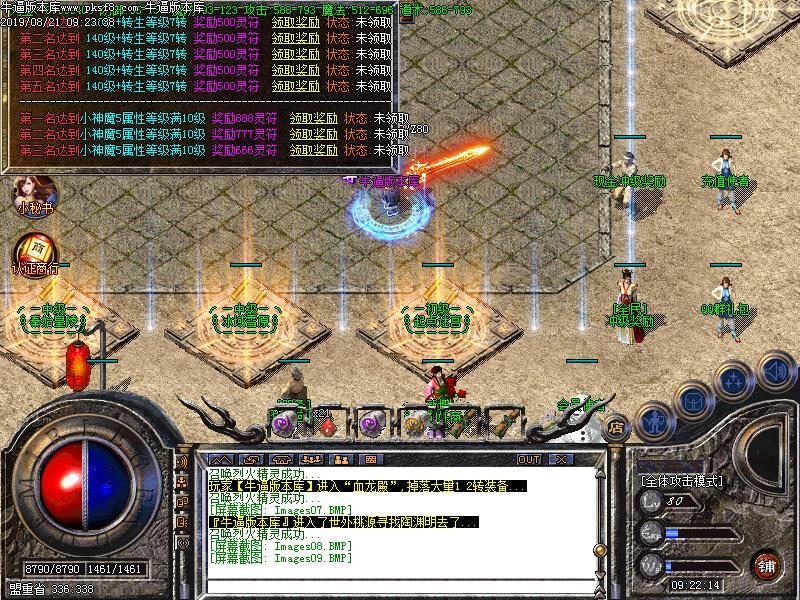800x600 pixels.
Task: Open the red 铺 stall button
Action: coord(767,565)
